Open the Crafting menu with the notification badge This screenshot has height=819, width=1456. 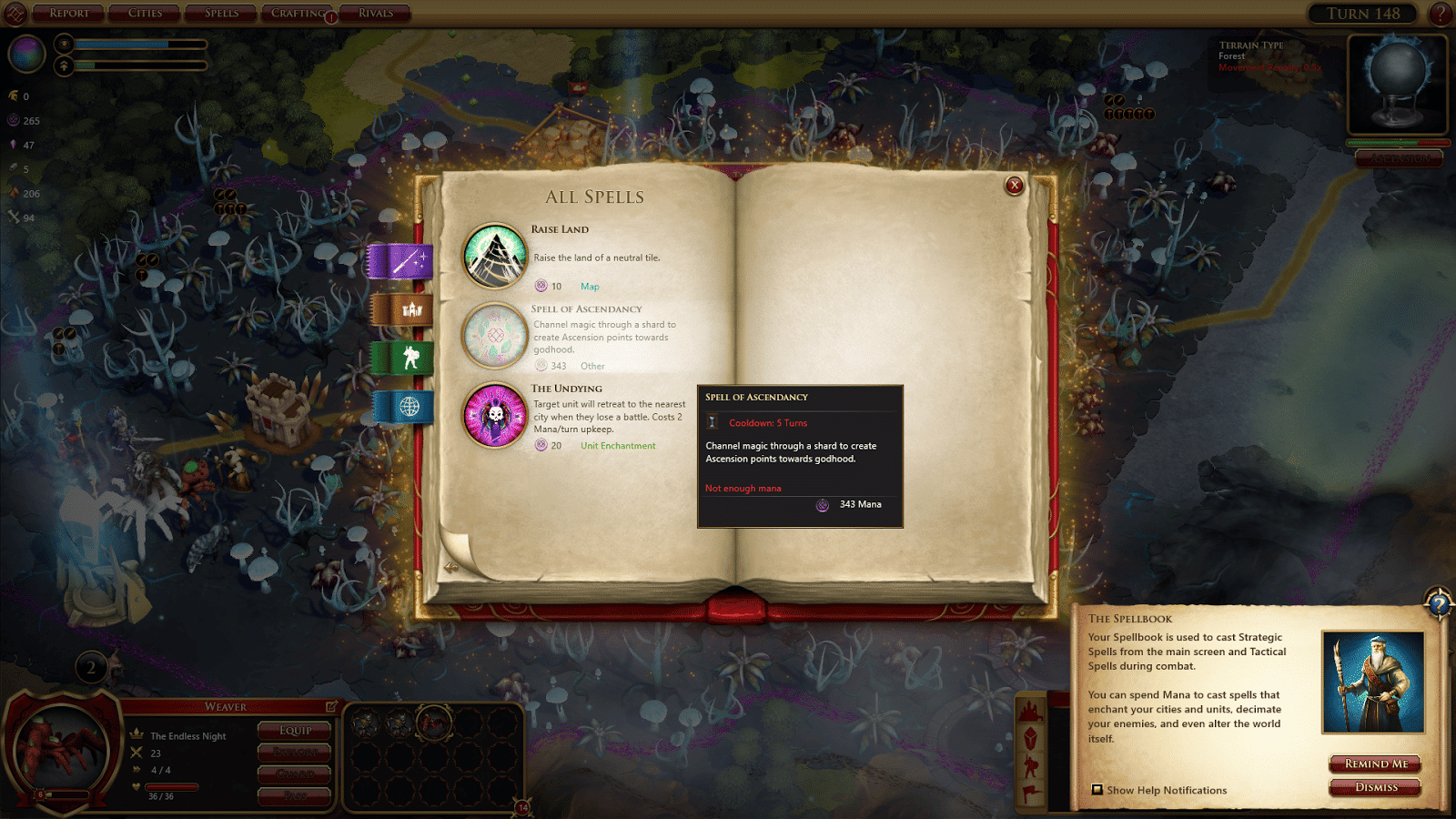[x=296, y=13]
